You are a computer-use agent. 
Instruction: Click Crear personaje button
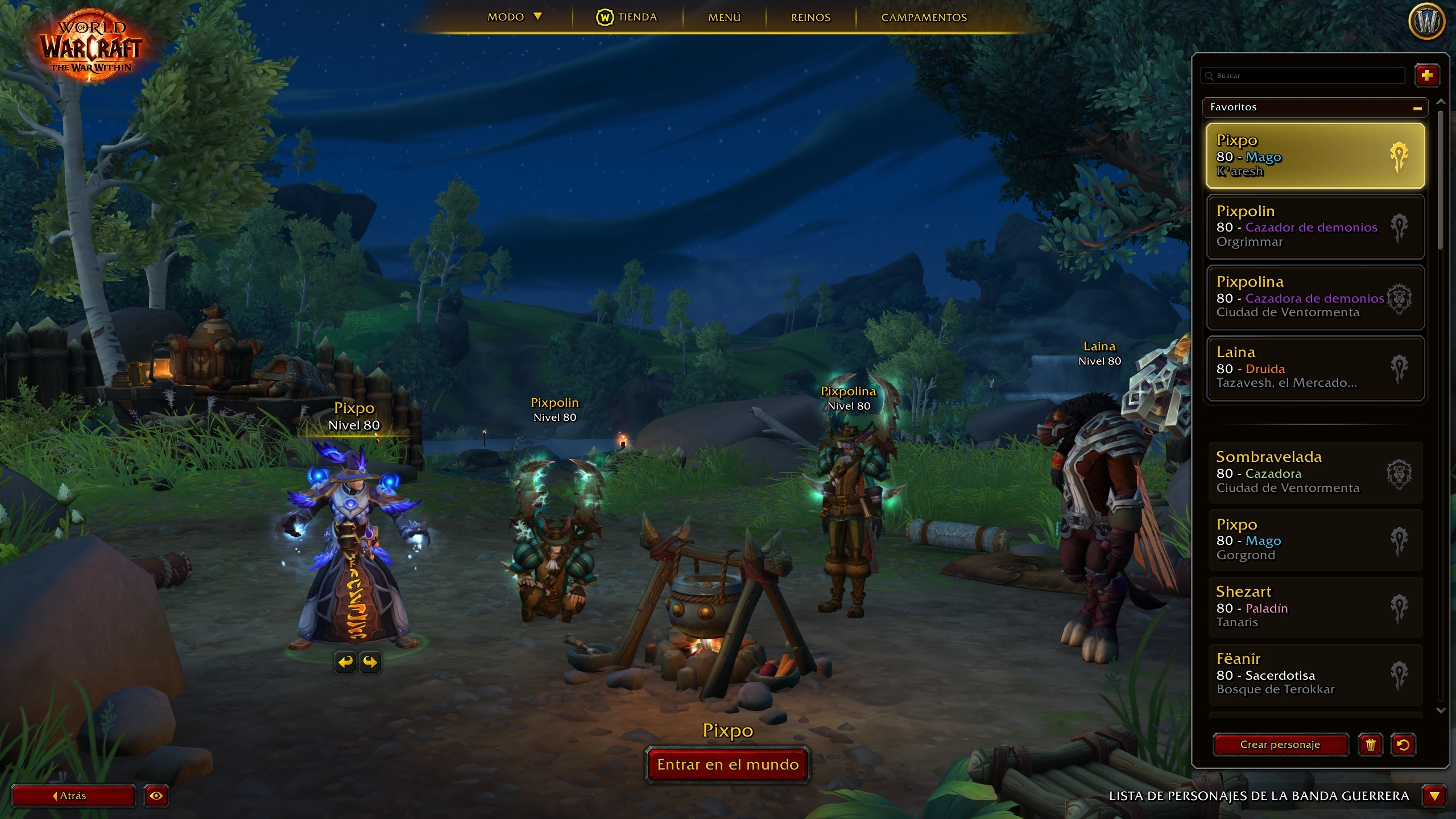1280,744
